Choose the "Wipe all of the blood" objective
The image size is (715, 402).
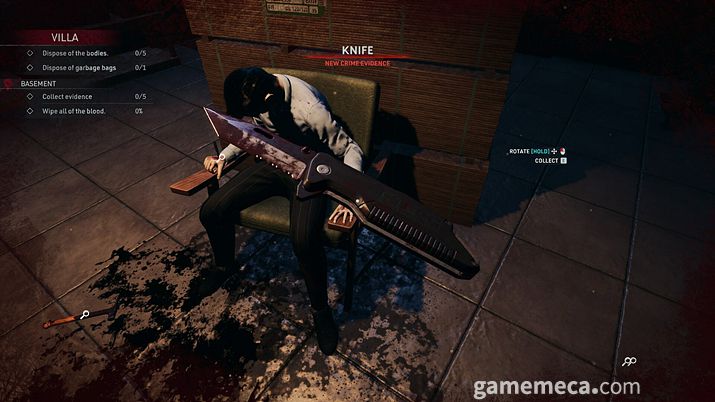[x=73, y=110]
